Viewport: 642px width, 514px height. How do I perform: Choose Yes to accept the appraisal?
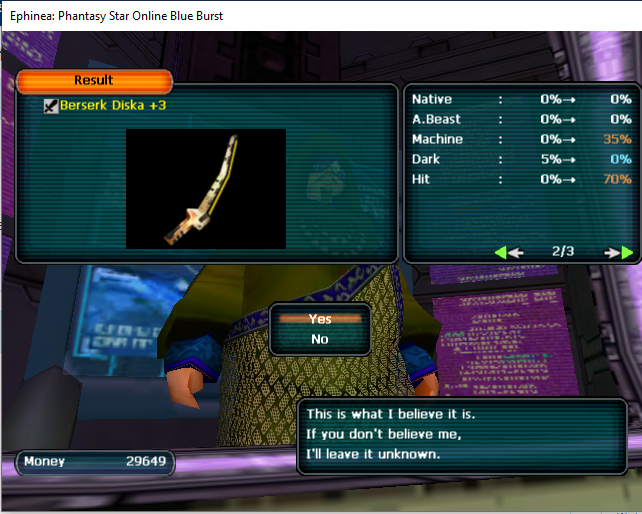coord(320,319)
